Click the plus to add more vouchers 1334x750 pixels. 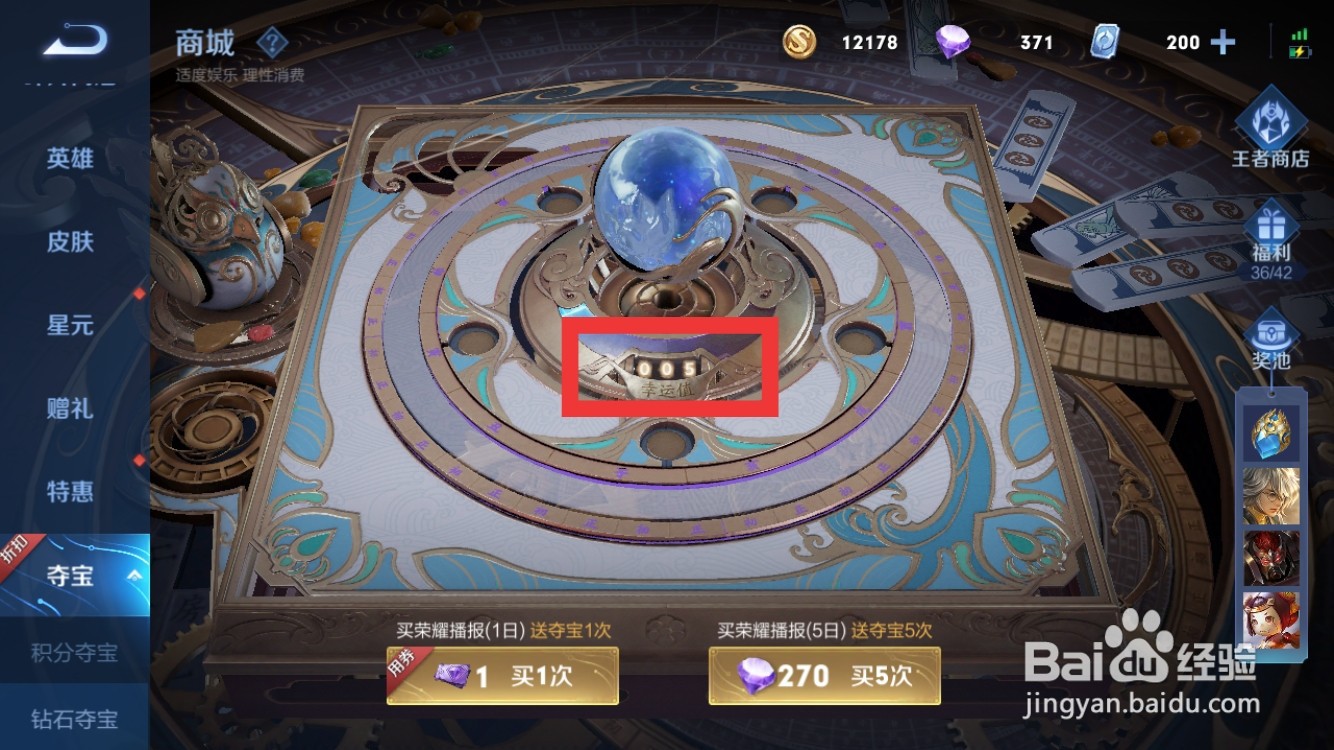coord(1222,42)
